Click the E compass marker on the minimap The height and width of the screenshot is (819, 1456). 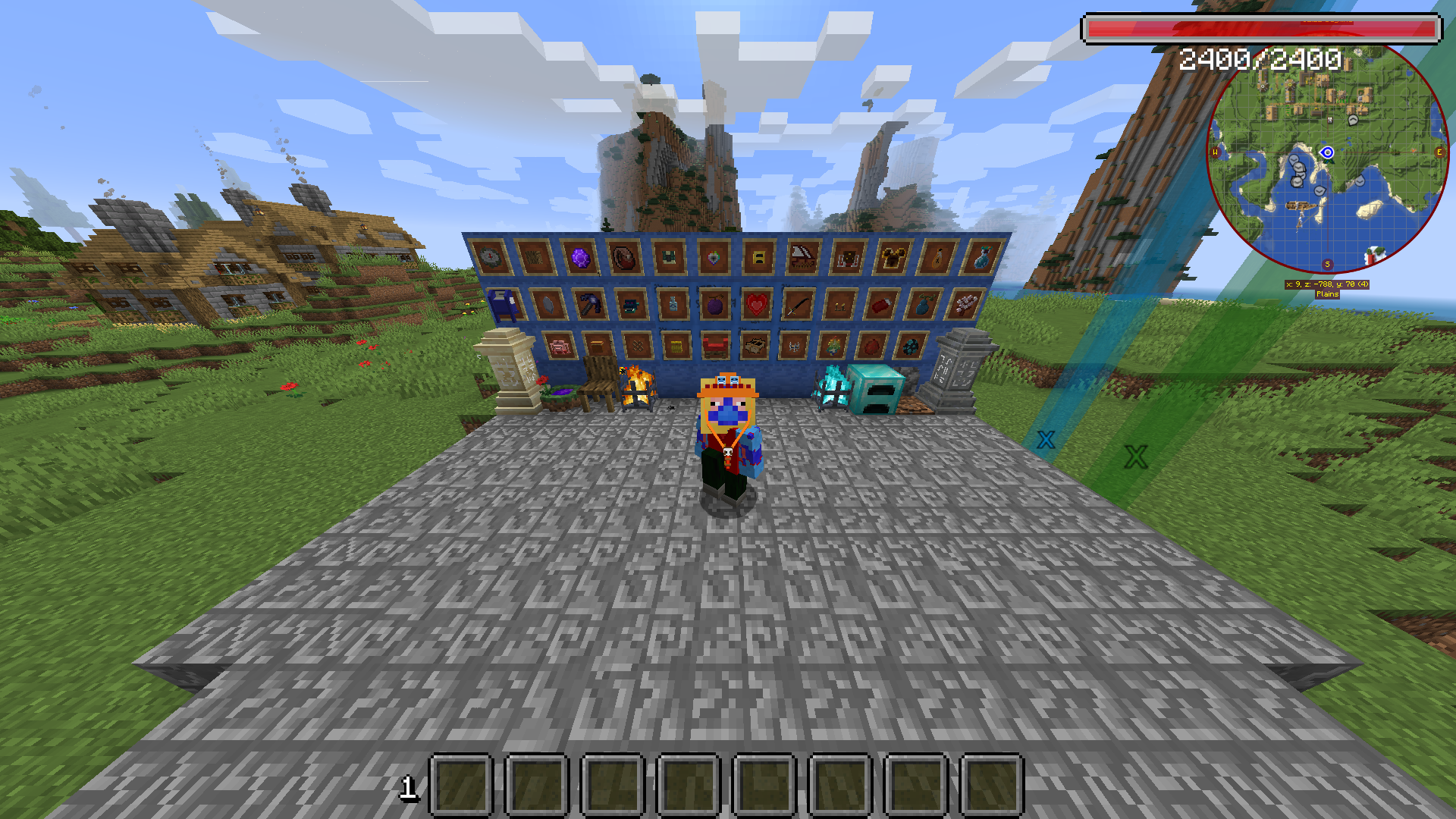[1439, 152]
